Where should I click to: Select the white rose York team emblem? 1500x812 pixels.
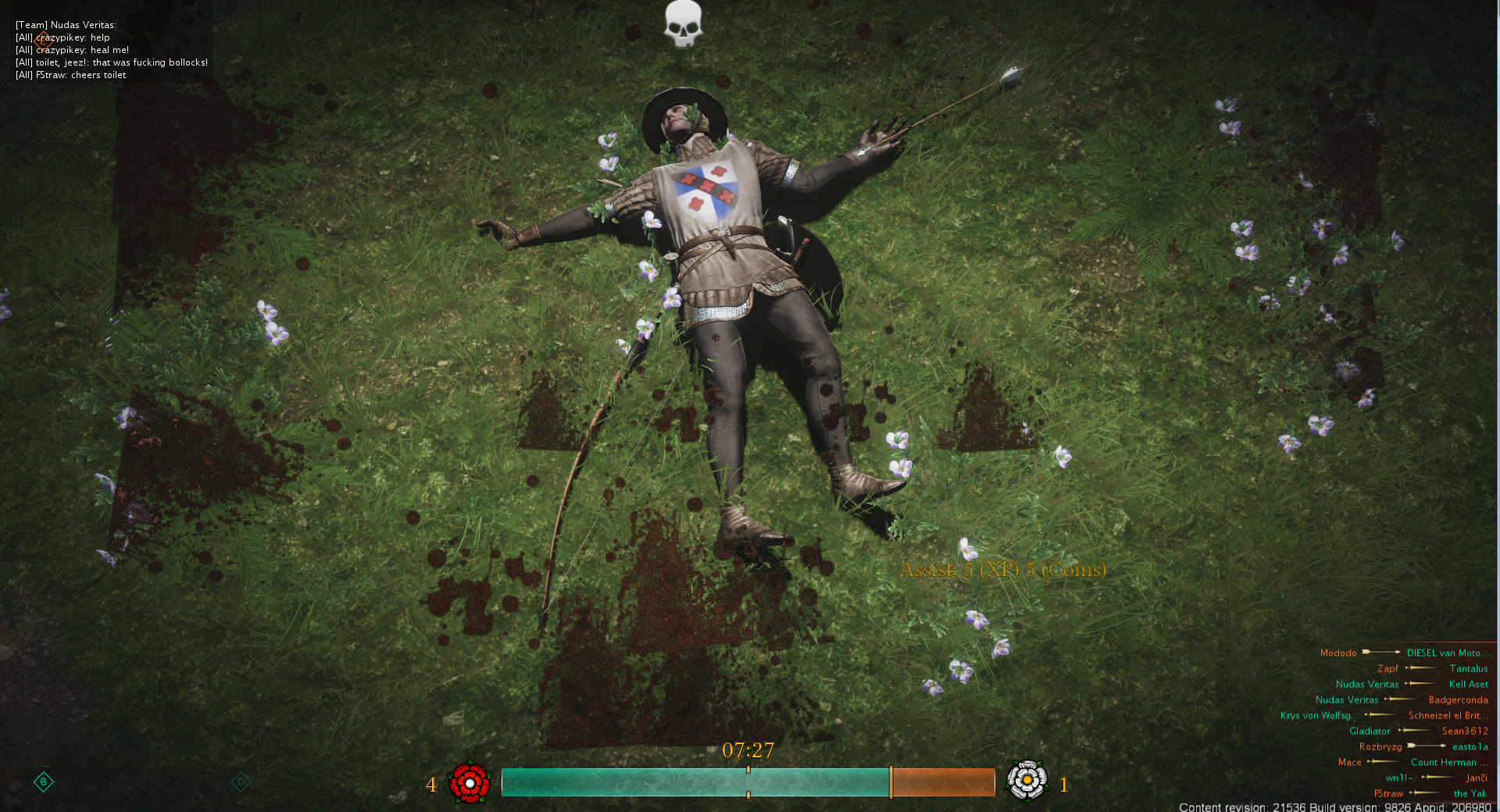tap(1027, 781)
